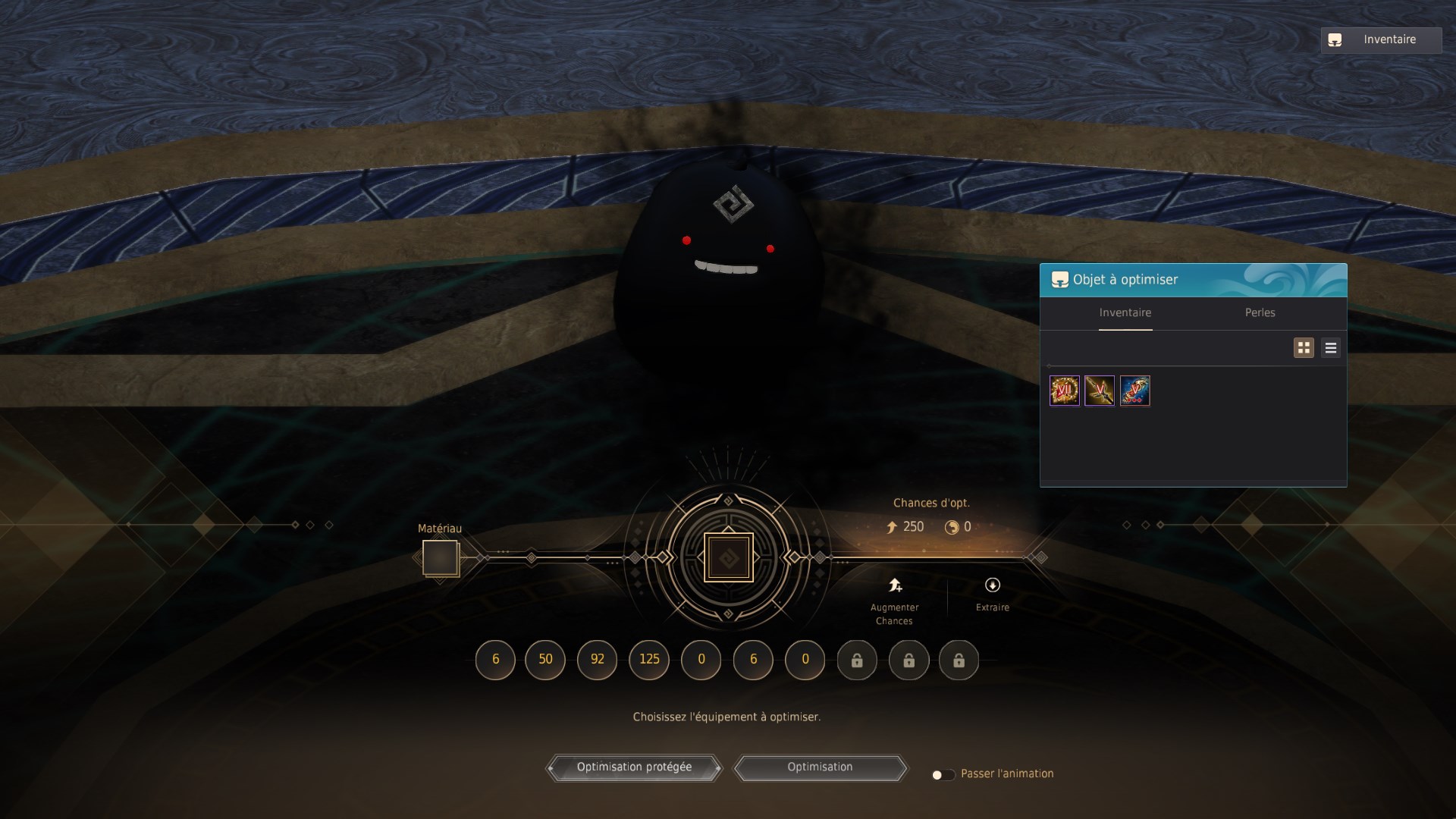Select the 125 chance preset
This screenshot has height=819, width=1456.
pyautogui.click(x=649, y=660)
